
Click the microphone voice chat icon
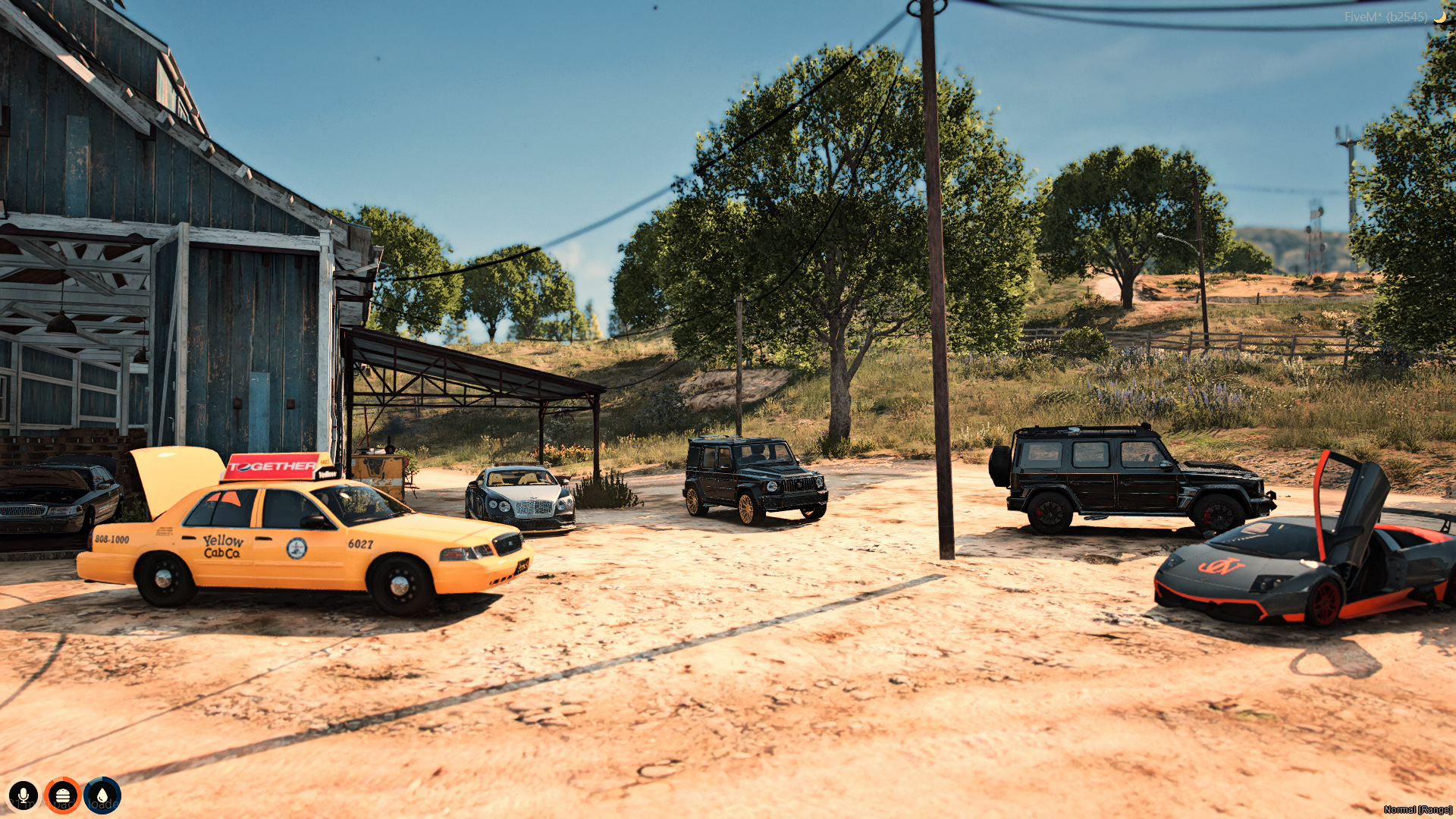pos(24,795)
